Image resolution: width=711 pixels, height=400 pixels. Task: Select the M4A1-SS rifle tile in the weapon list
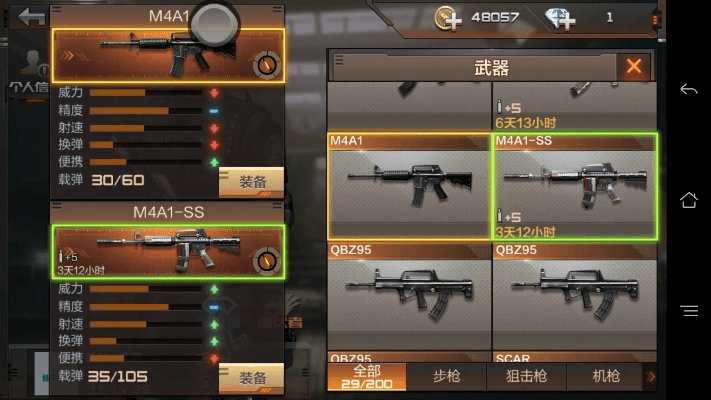click(575, 185)
